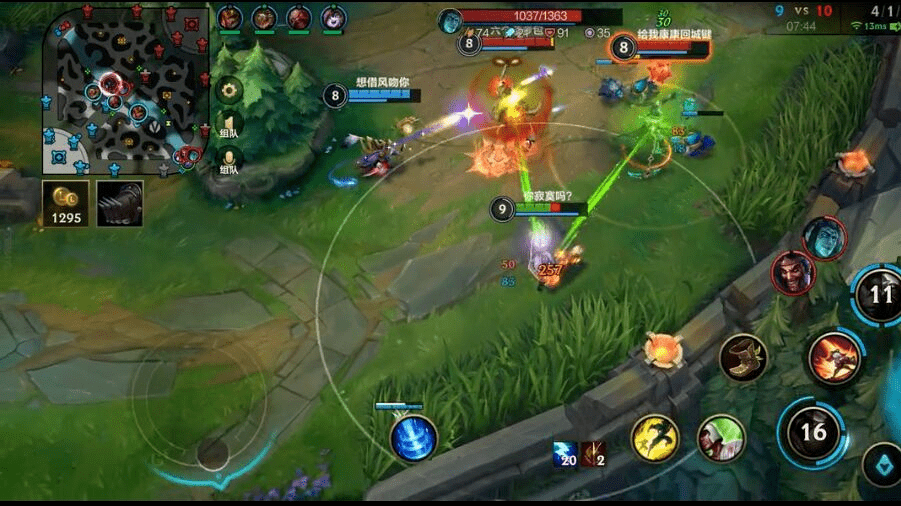
Task: Open settings with the gear icon
Action: click(229, 91)
